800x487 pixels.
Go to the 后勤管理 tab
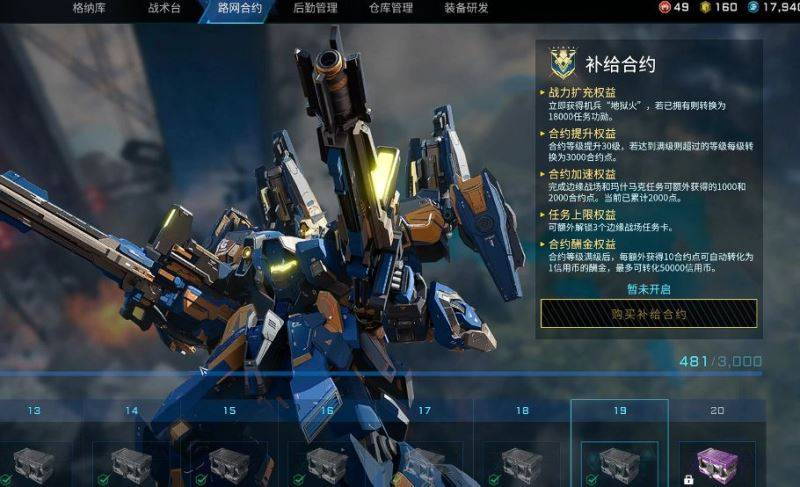tap(315, 8)
